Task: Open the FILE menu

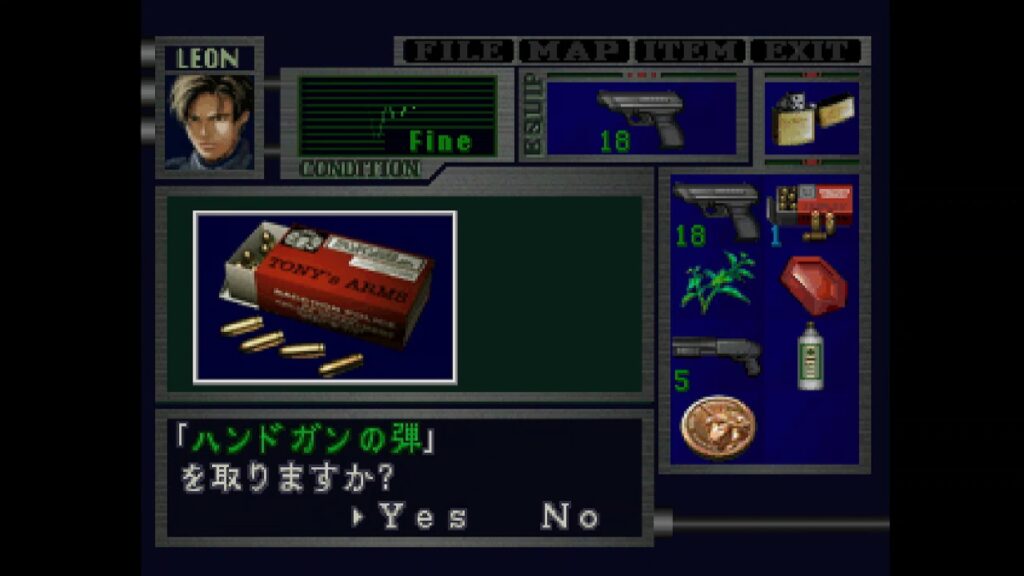Action: point(456,50)
